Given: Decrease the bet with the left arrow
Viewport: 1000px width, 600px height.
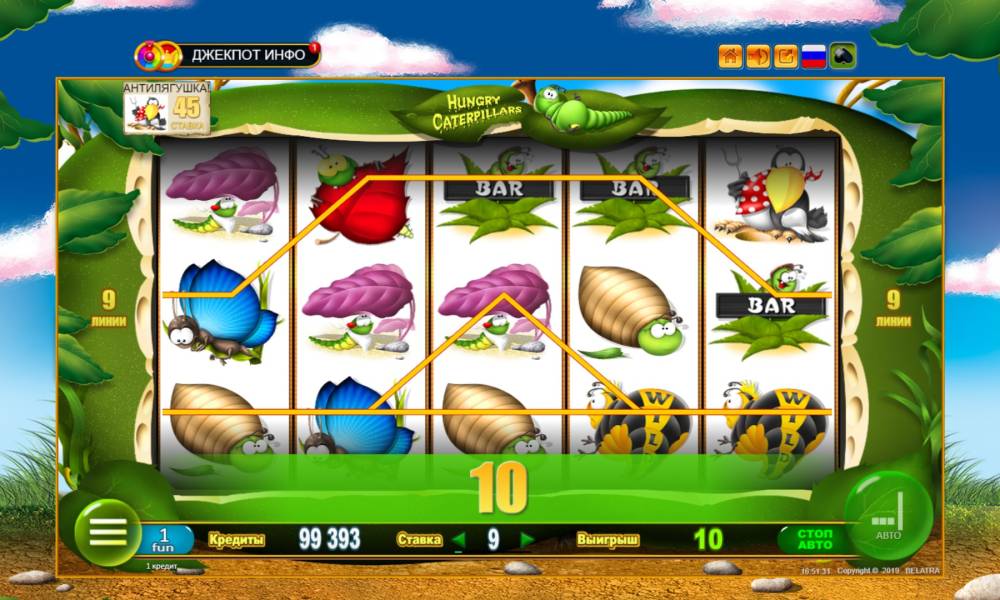Looking at the screenshot, I should click(x=459, y=541).
